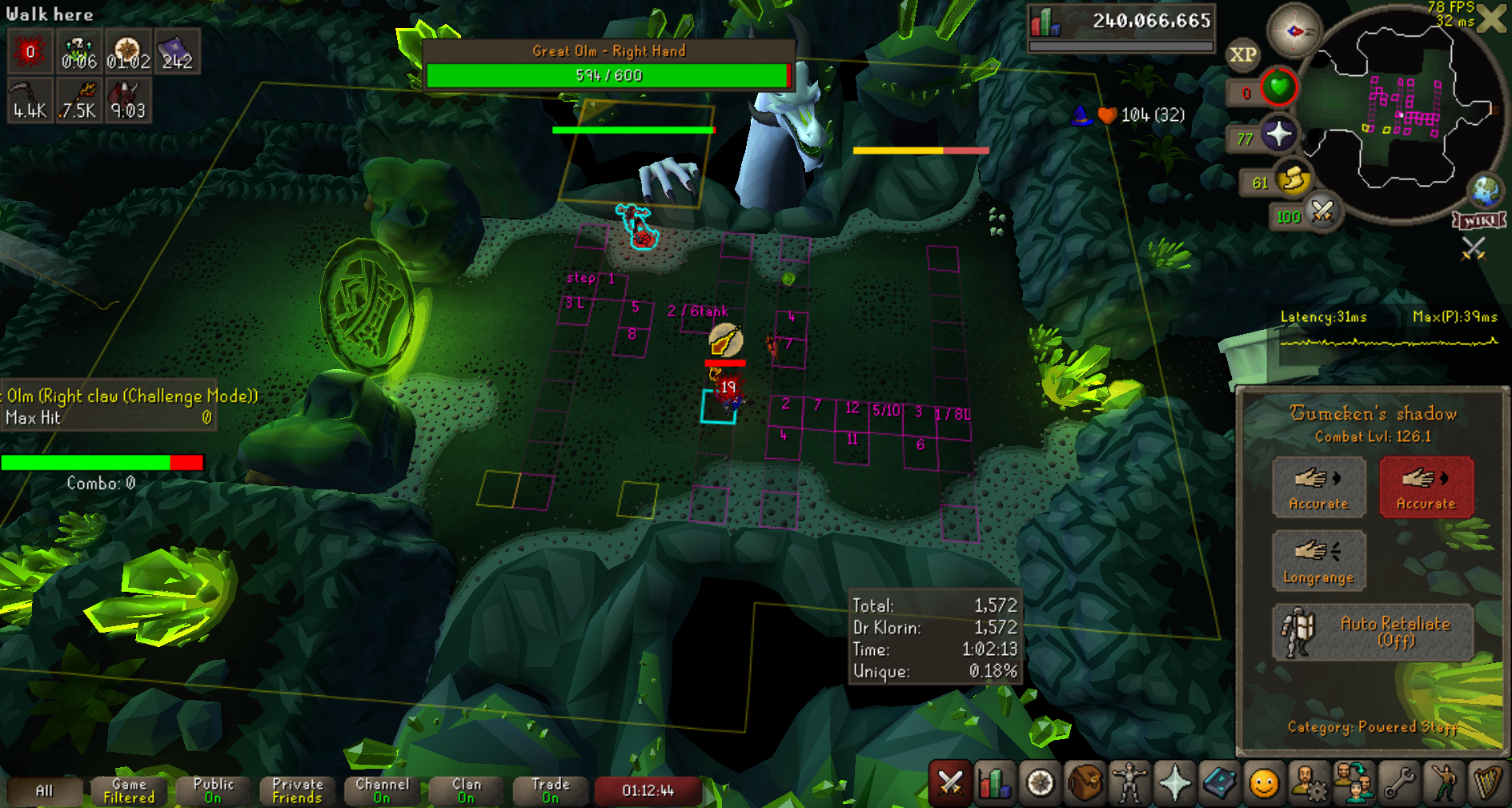This screenshot has width=1512, height=808.
Task: Activate quick prayers orb
Action: click(x=1278, y=134)
